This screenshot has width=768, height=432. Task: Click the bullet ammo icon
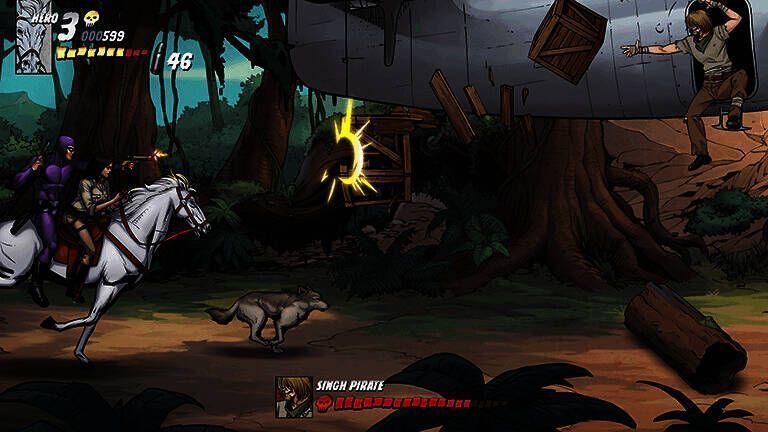pos(157,59)
